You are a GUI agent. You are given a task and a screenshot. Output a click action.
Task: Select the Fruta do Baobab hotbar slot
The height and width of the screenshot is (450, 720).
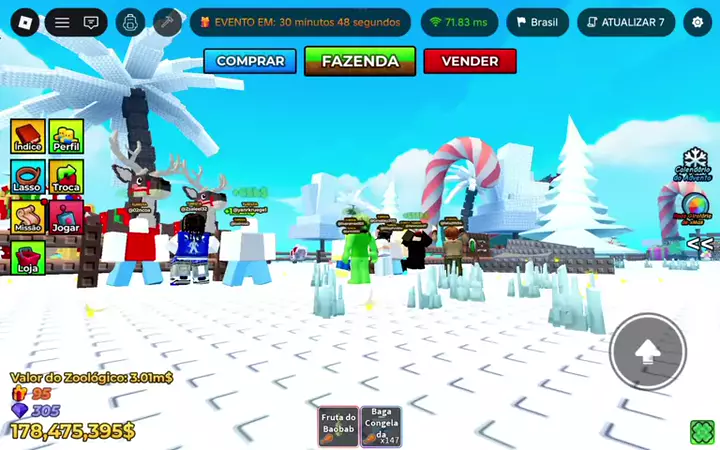tap(338, 426)
